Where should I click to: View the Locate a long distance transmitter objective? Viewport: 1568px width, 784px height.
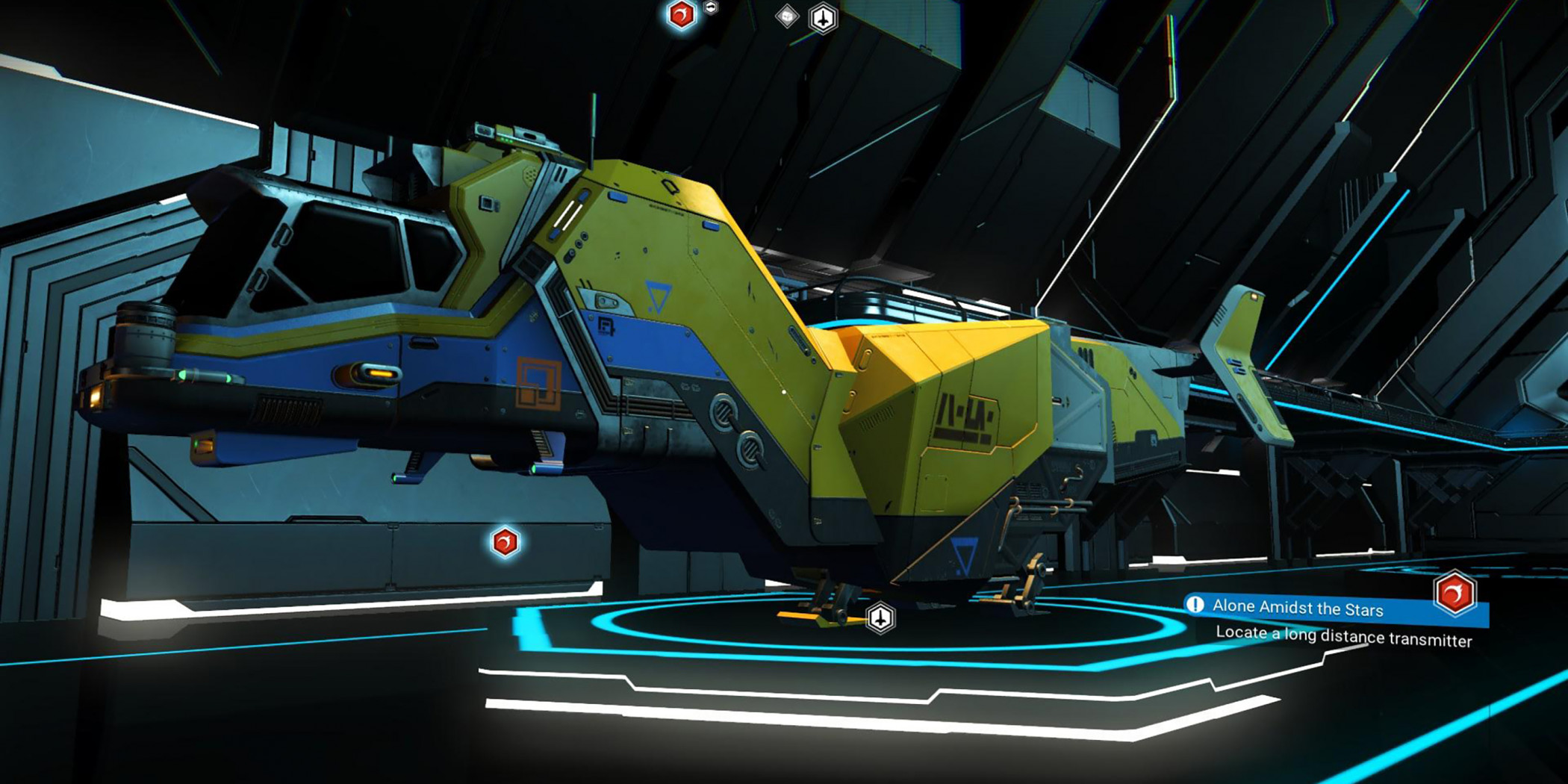[1343, 636]
